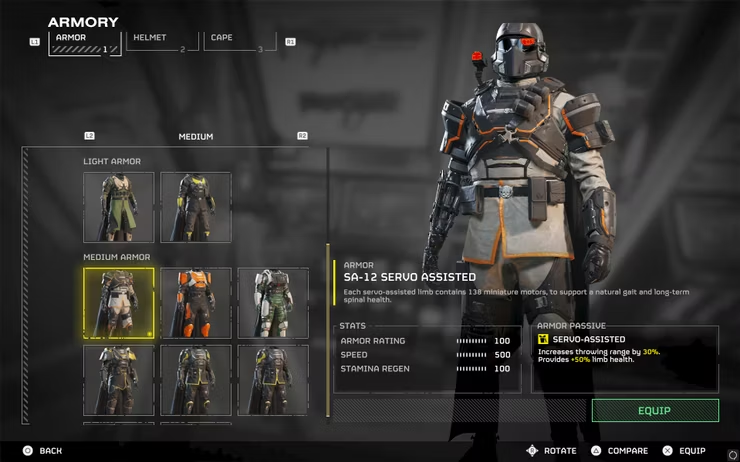This screenshot has height=462, width=740.
Task: Select the orange and black medium armor
Action: click(196, 303)
